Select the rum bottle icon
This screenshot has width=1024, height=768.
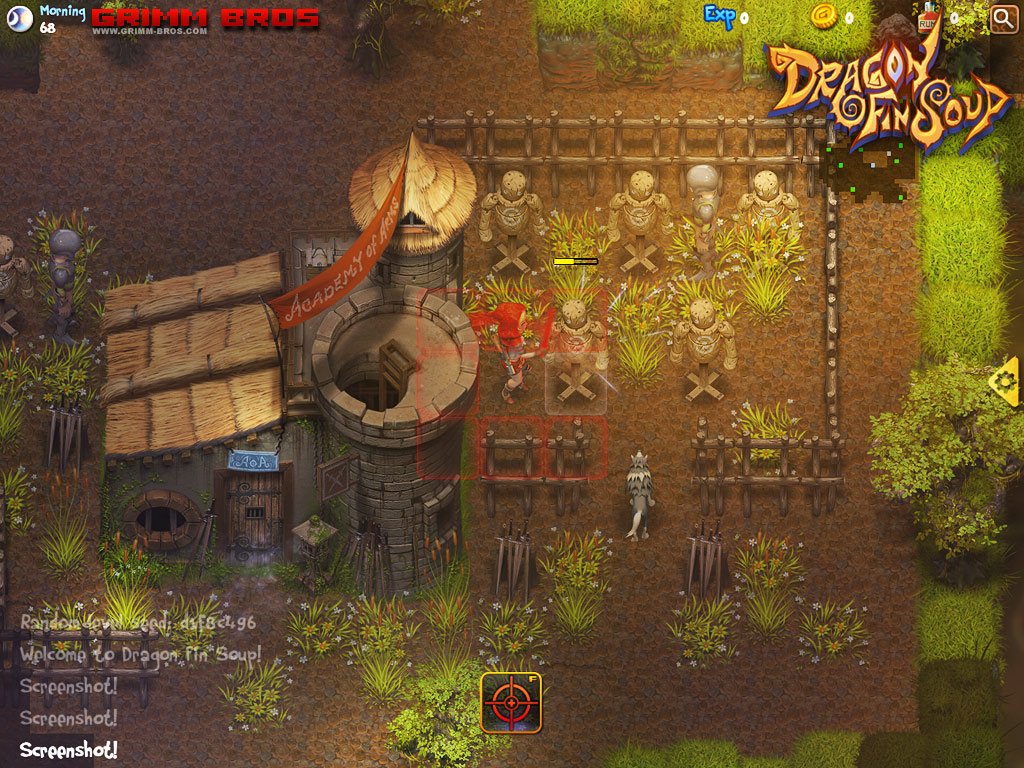click(x=928, y=18)
